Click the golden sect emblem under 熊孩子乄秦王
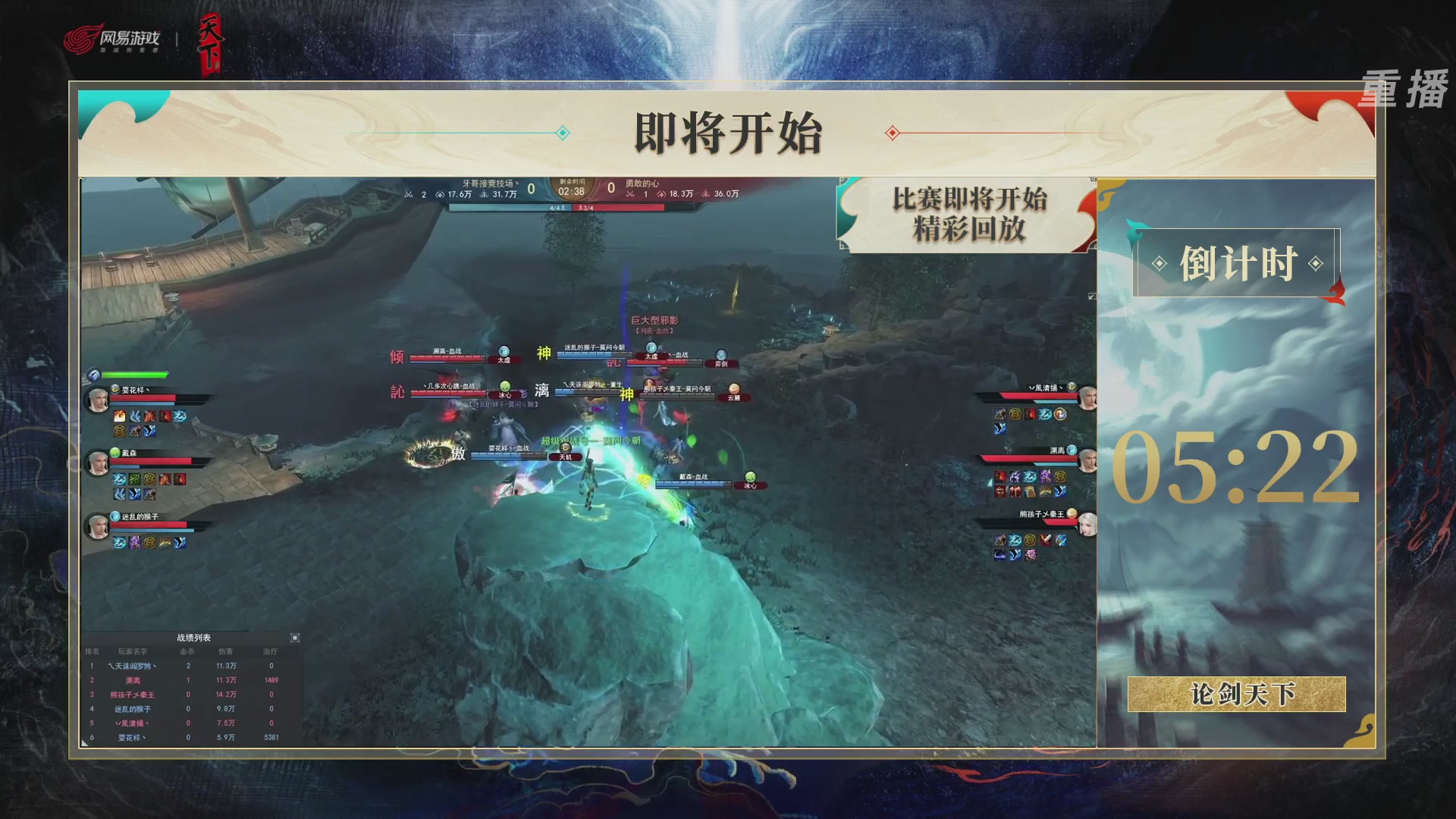 tap(1030, 541)
